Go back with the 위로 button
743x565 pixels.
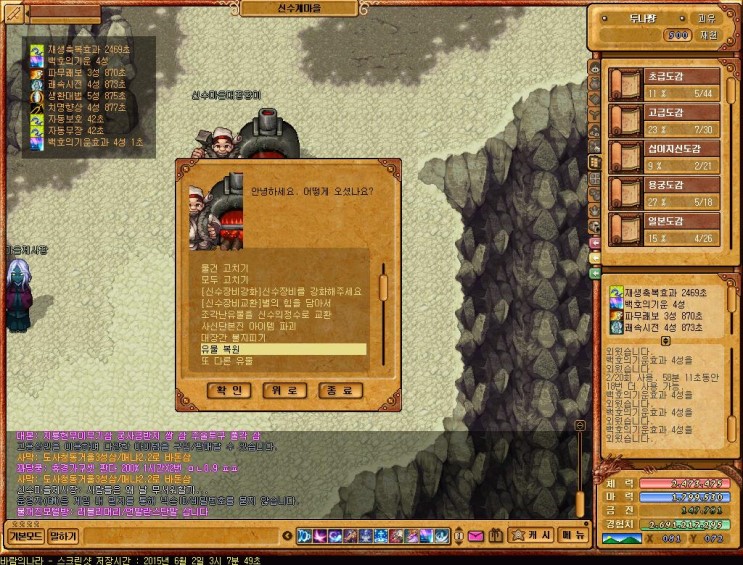coord(284,391)
